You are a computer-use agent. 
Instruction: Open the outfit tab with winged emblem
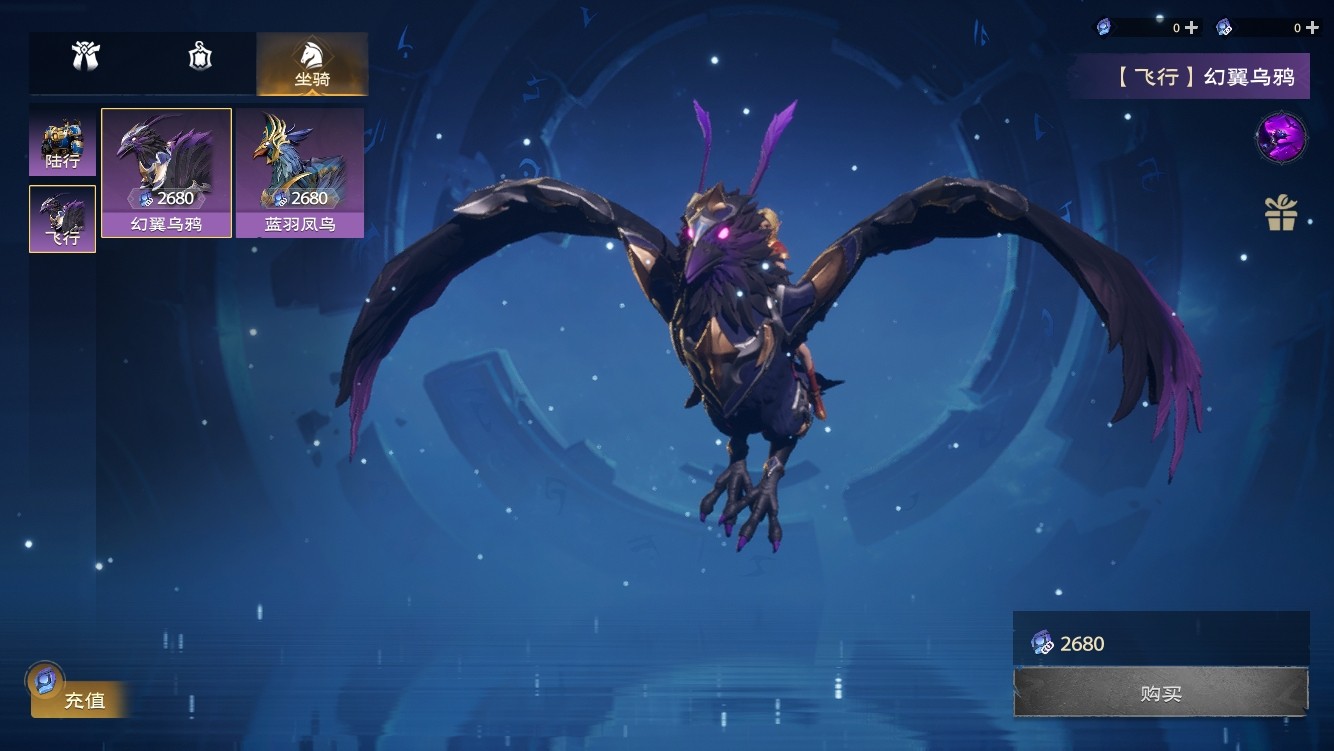pyautogui.click(x=86, y=57)
